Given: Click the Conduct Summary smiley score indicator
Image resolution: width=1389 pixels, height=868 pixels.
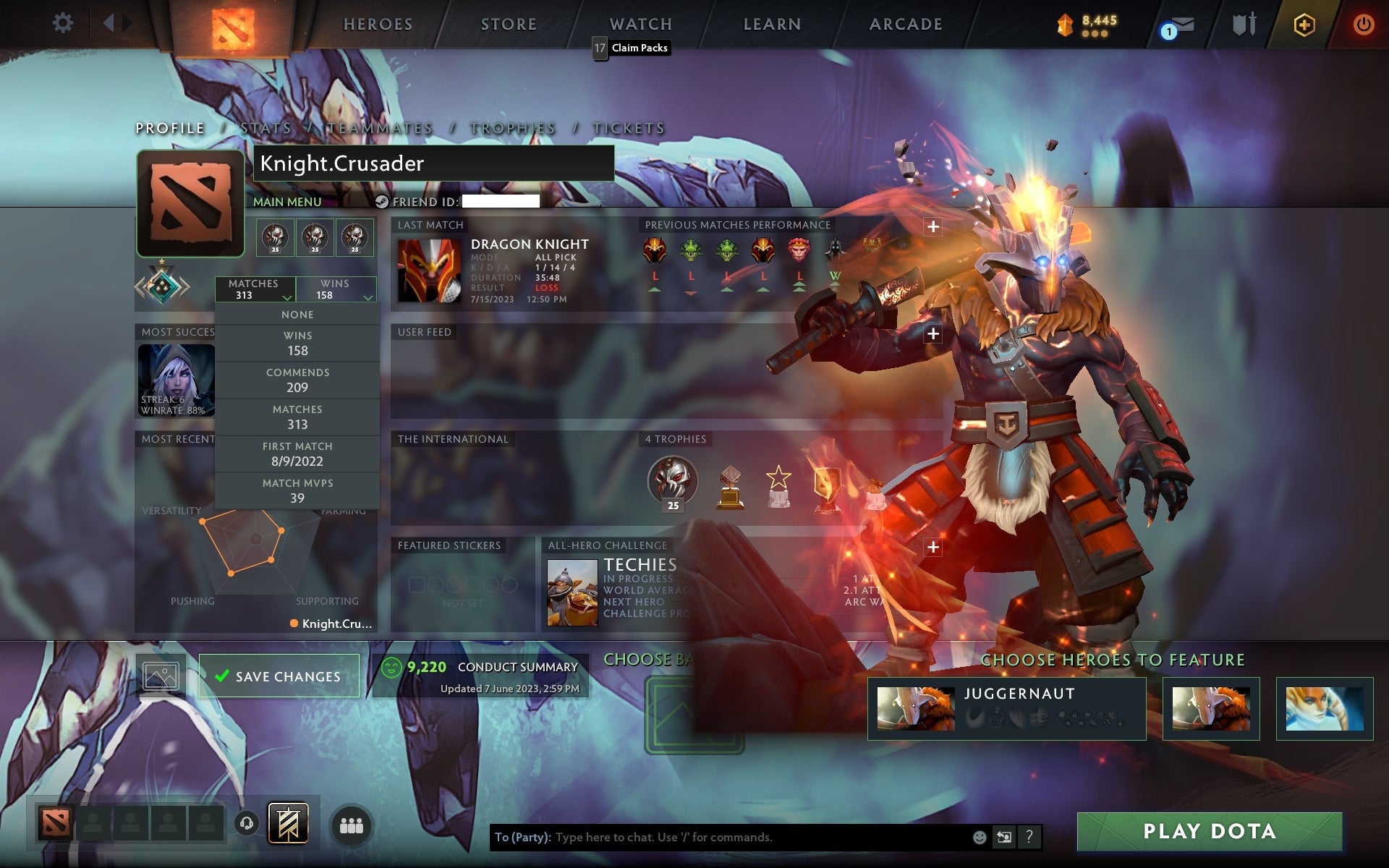Looking at the screenshot, I should (x=391, y=668).
